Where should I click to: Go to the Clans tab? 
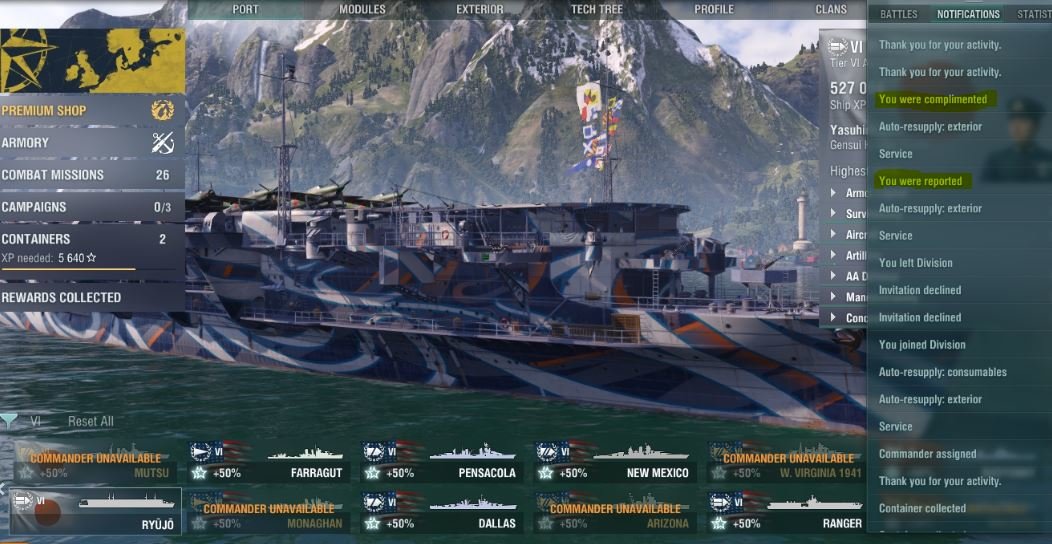tap(831, 10)
